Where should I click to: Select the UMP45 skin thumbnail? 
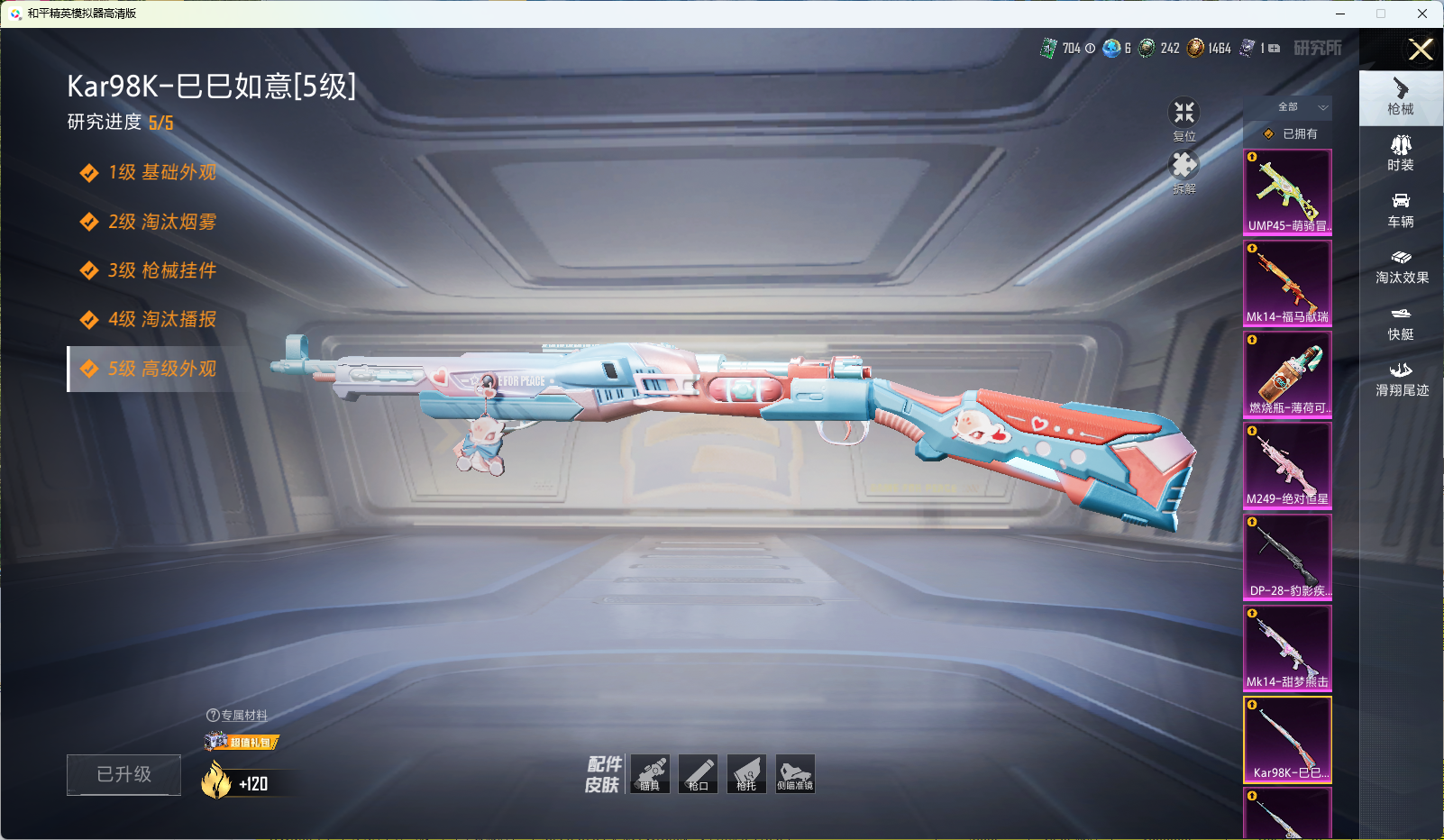tap(1287, 192)
